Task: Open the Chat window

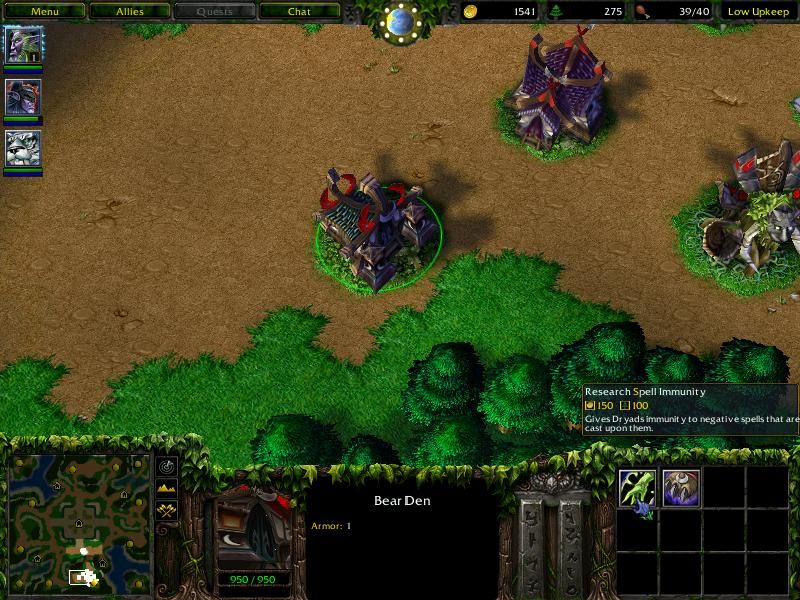Action: click(x=299, y=12)
